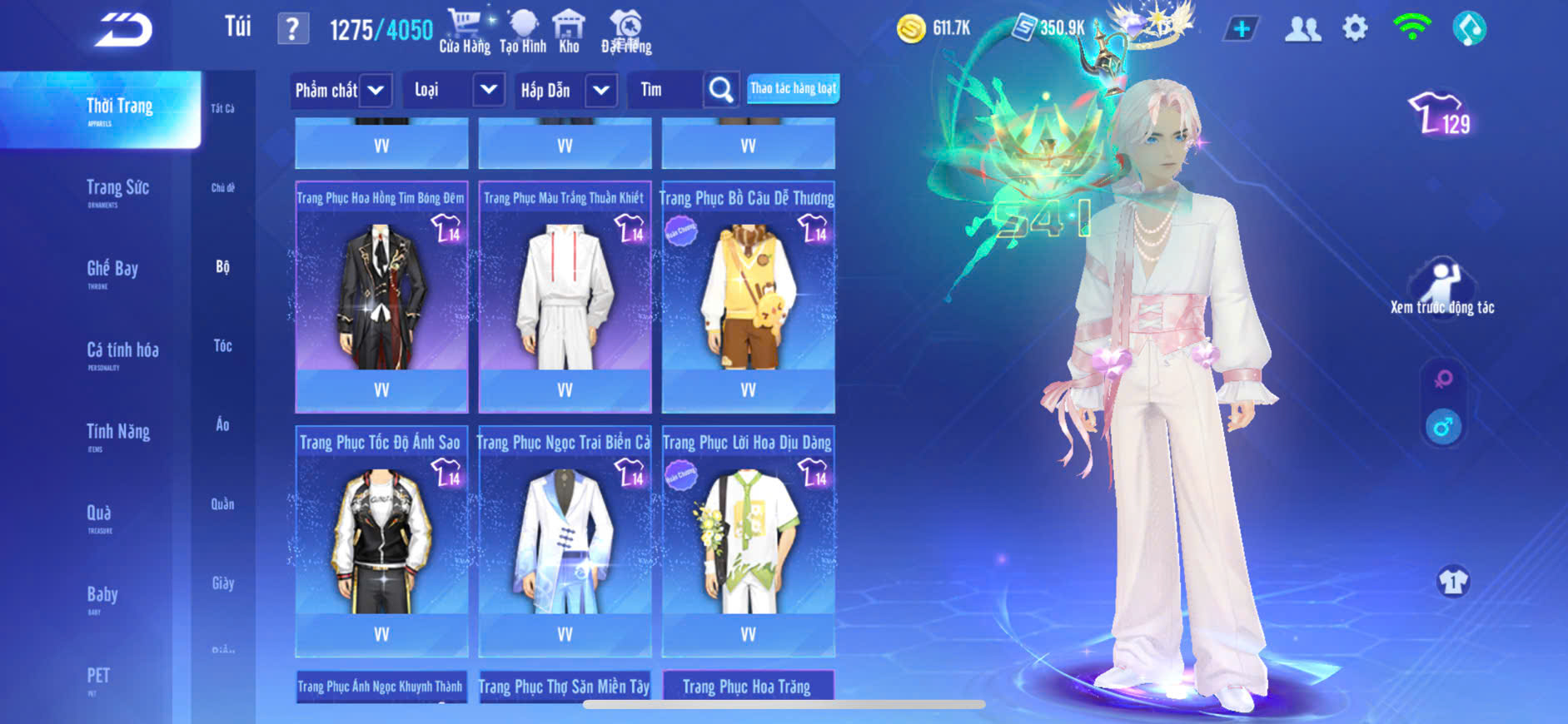
Task: Open the Tạo Hình styling menu
Action: pos(523,32)
